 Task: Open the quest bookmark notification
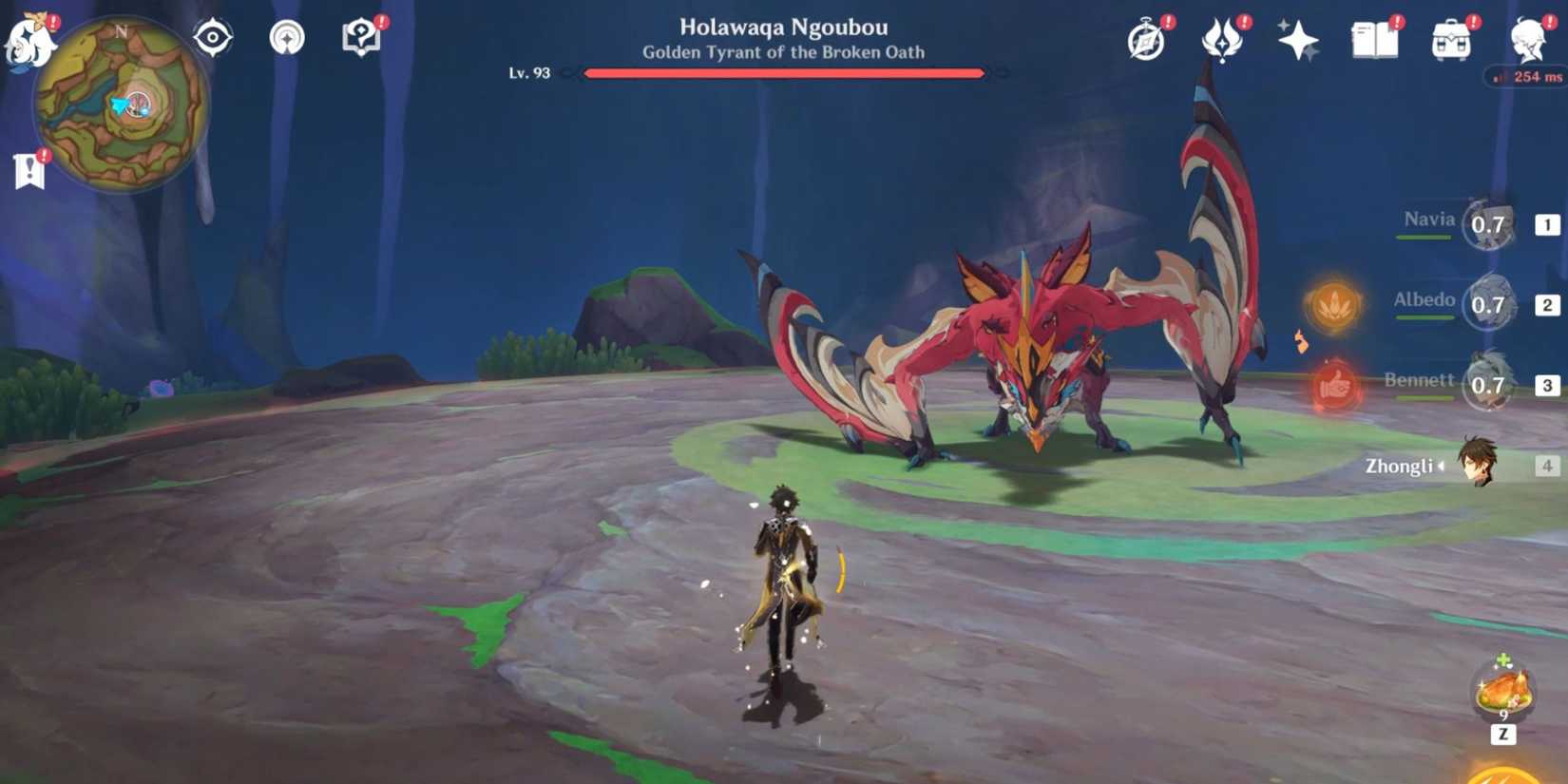point(29,169)
